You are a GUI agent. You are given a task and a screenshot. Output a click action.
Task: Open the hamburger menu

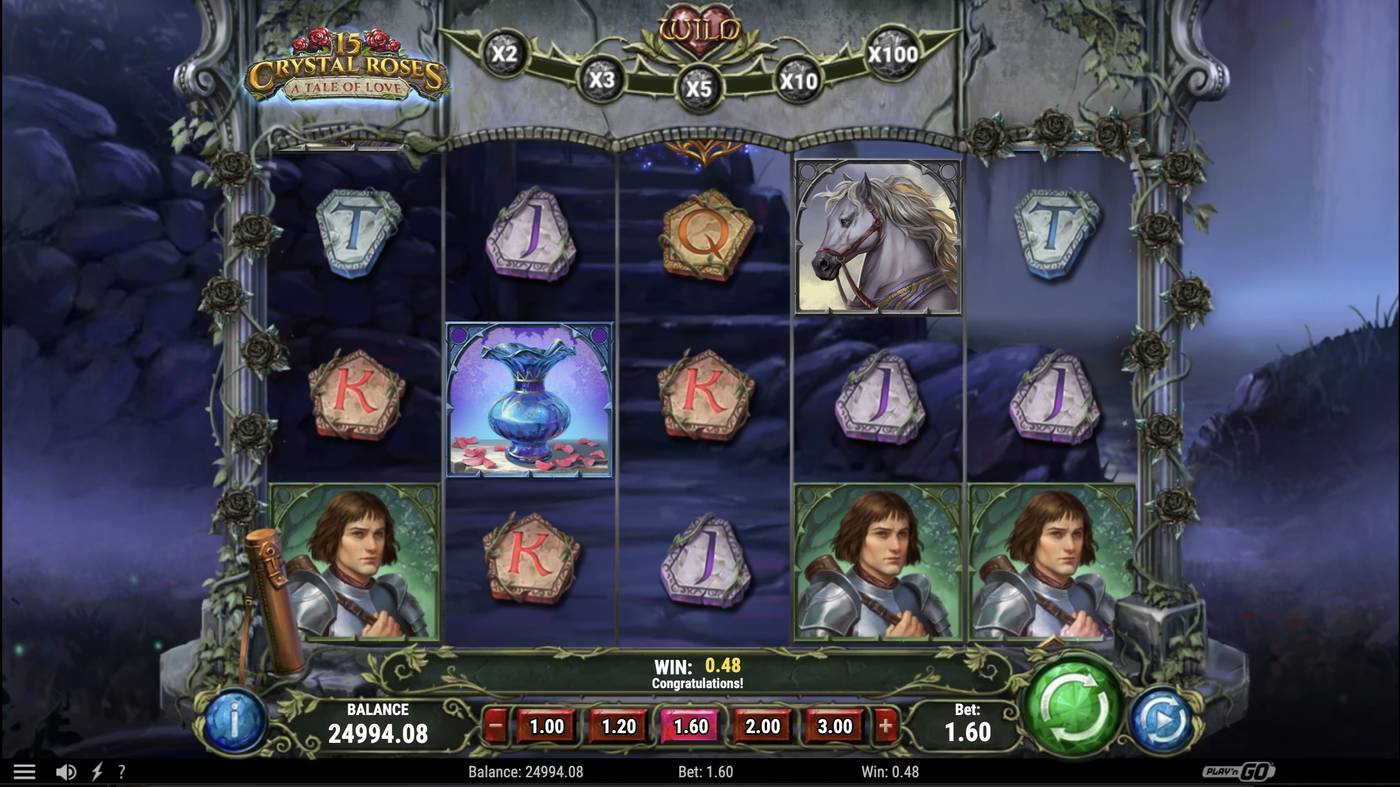[x=24, y=772]
